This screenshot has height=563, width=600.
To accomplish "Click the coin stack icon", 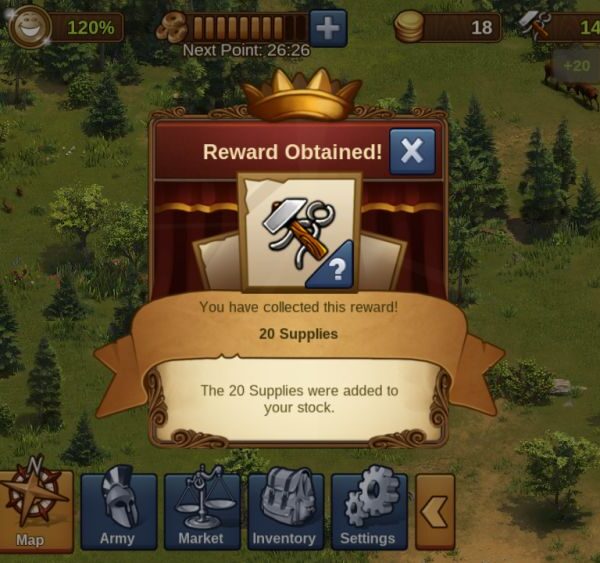I will [409, 27].
